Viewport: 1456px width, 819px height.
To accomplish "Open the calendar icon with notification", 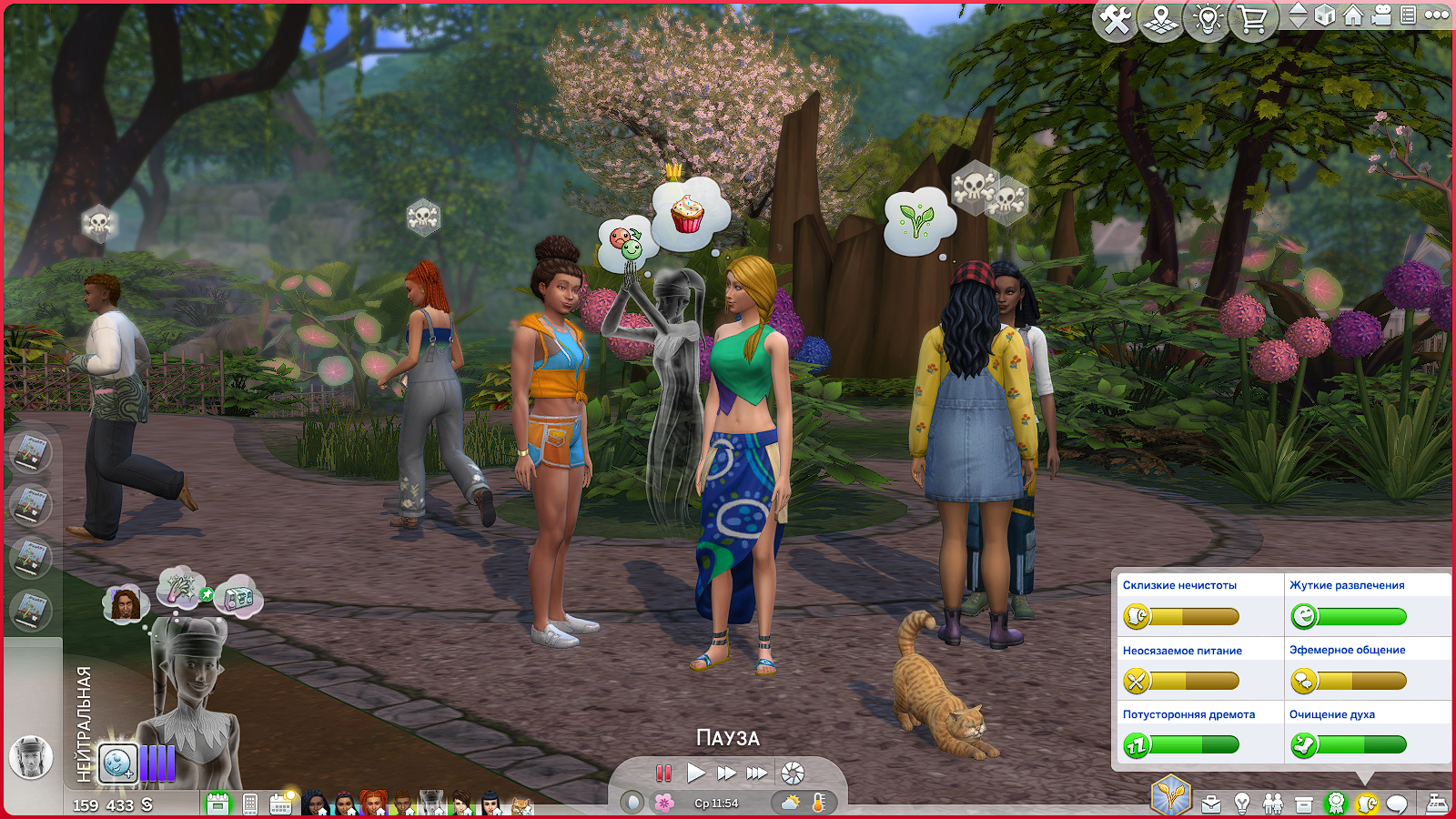I will [281, 804].
